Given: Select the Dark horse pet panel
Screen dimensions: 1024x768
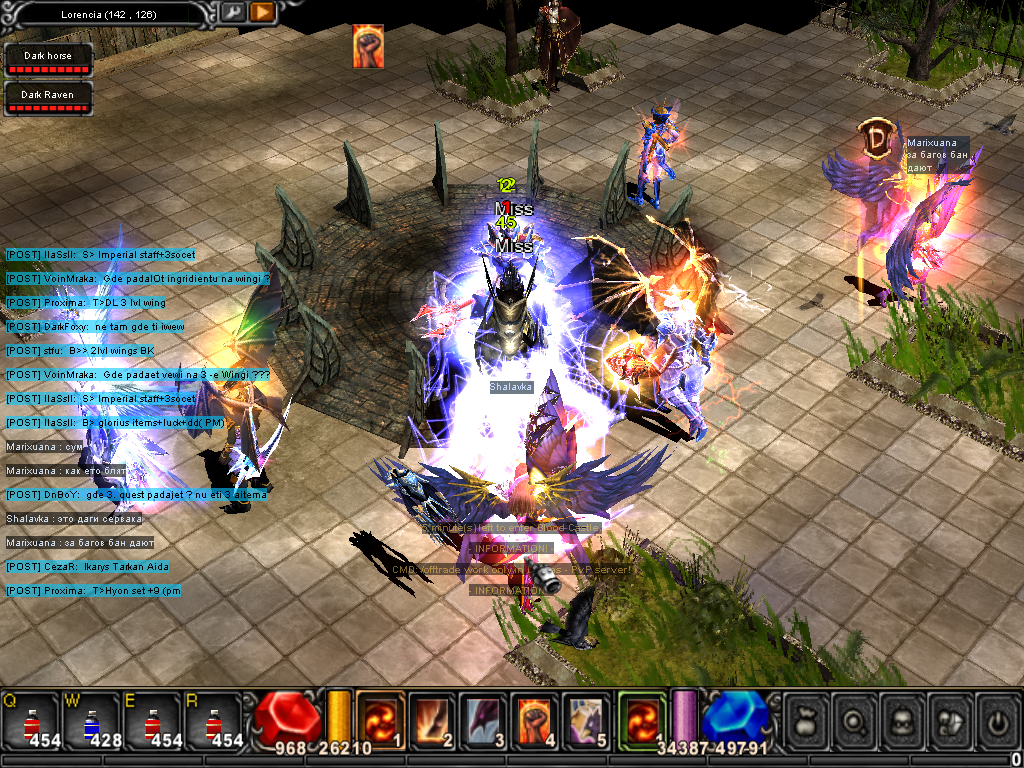Looking at the screenshot, I should coord(48,60).
